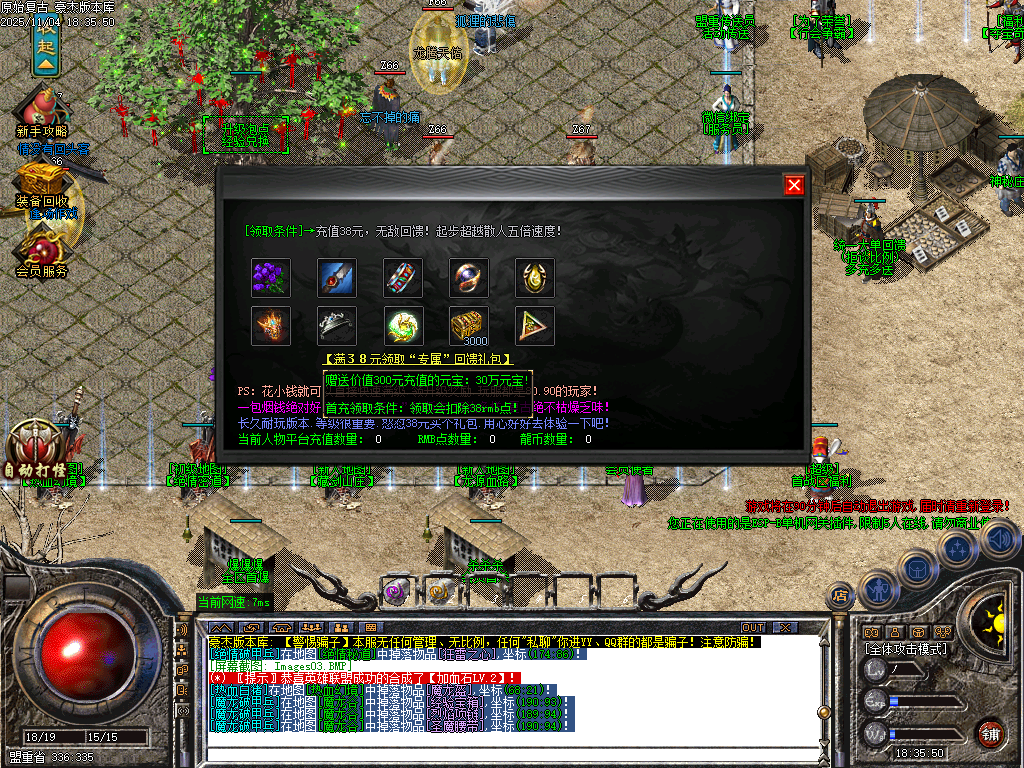
Task: Select the purple flower bouquet reward icon
Action: point(270,277)
